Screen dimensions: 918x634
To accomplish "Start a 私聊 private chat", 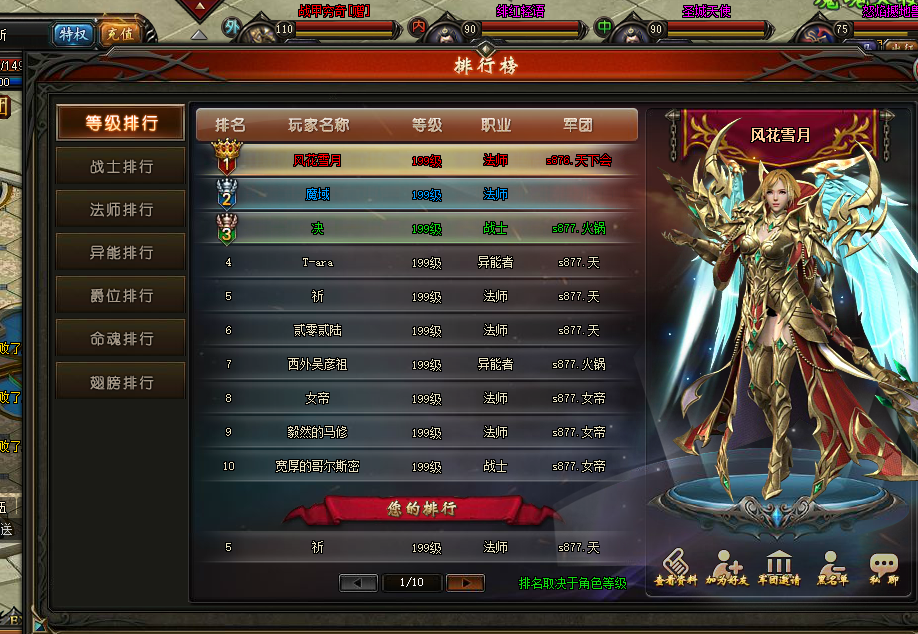I will point(883,569).
